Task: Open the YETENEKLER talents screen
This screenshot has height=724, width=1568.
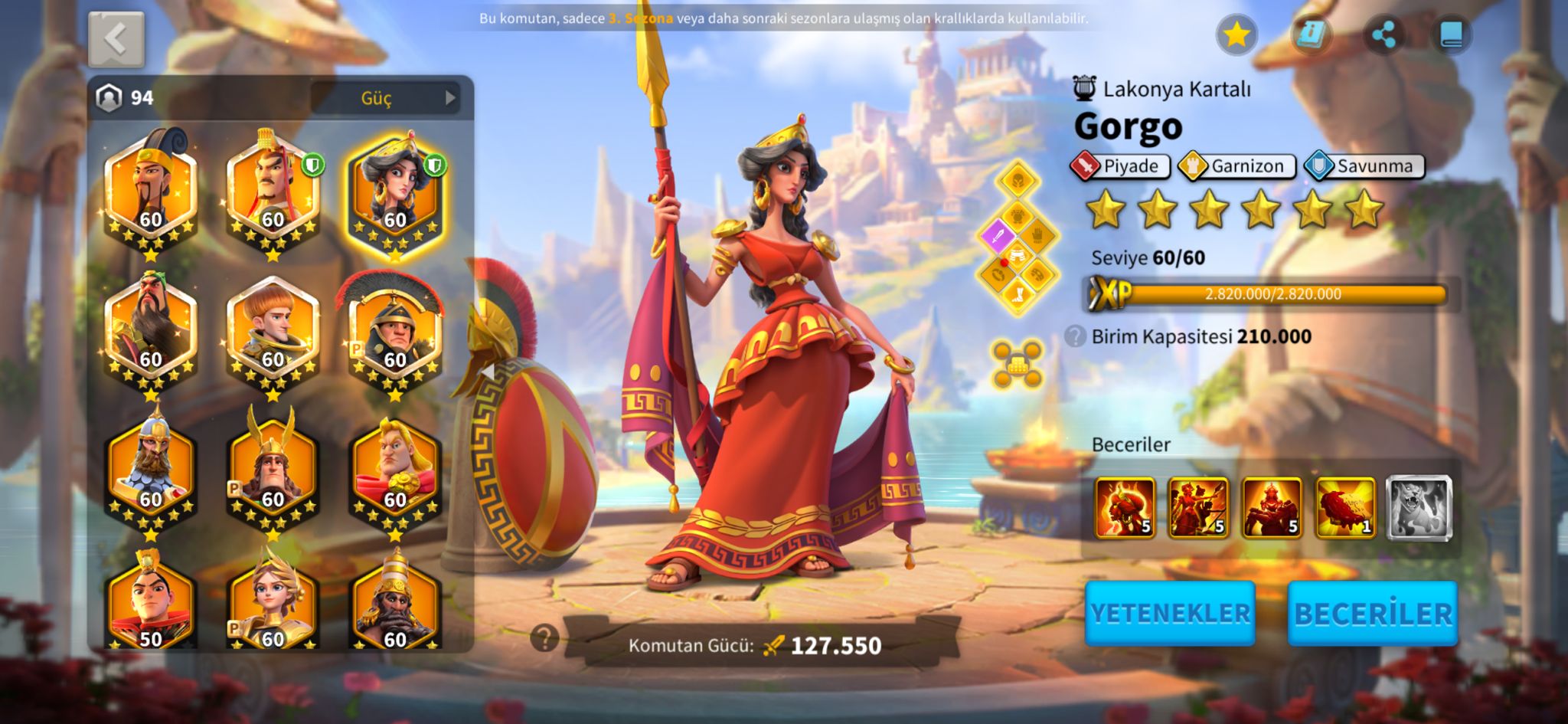Action: 1169,613
